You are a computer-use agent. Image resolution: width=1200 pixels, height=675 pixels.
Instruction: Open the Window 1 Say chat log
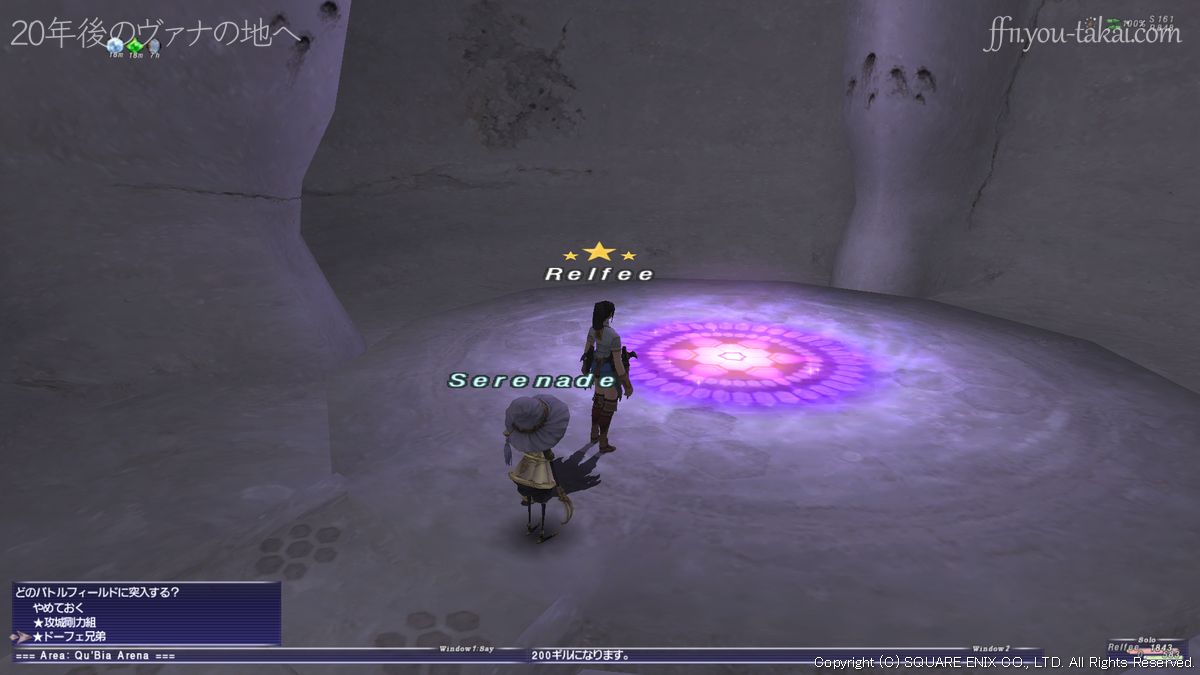point(467,649)
